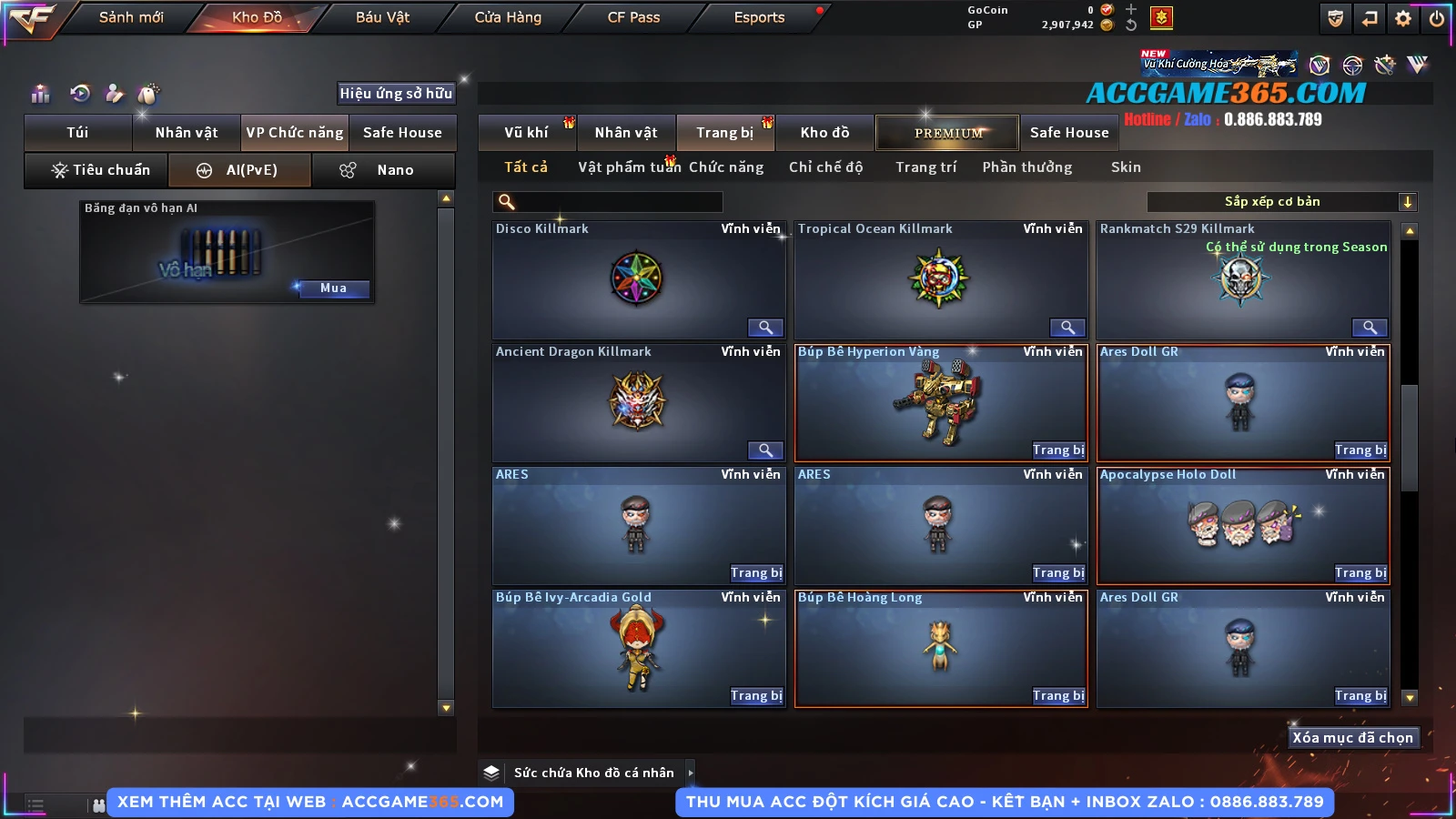
Task: Select the PREMIUM storage tab
Action: [x=948, y=133]
